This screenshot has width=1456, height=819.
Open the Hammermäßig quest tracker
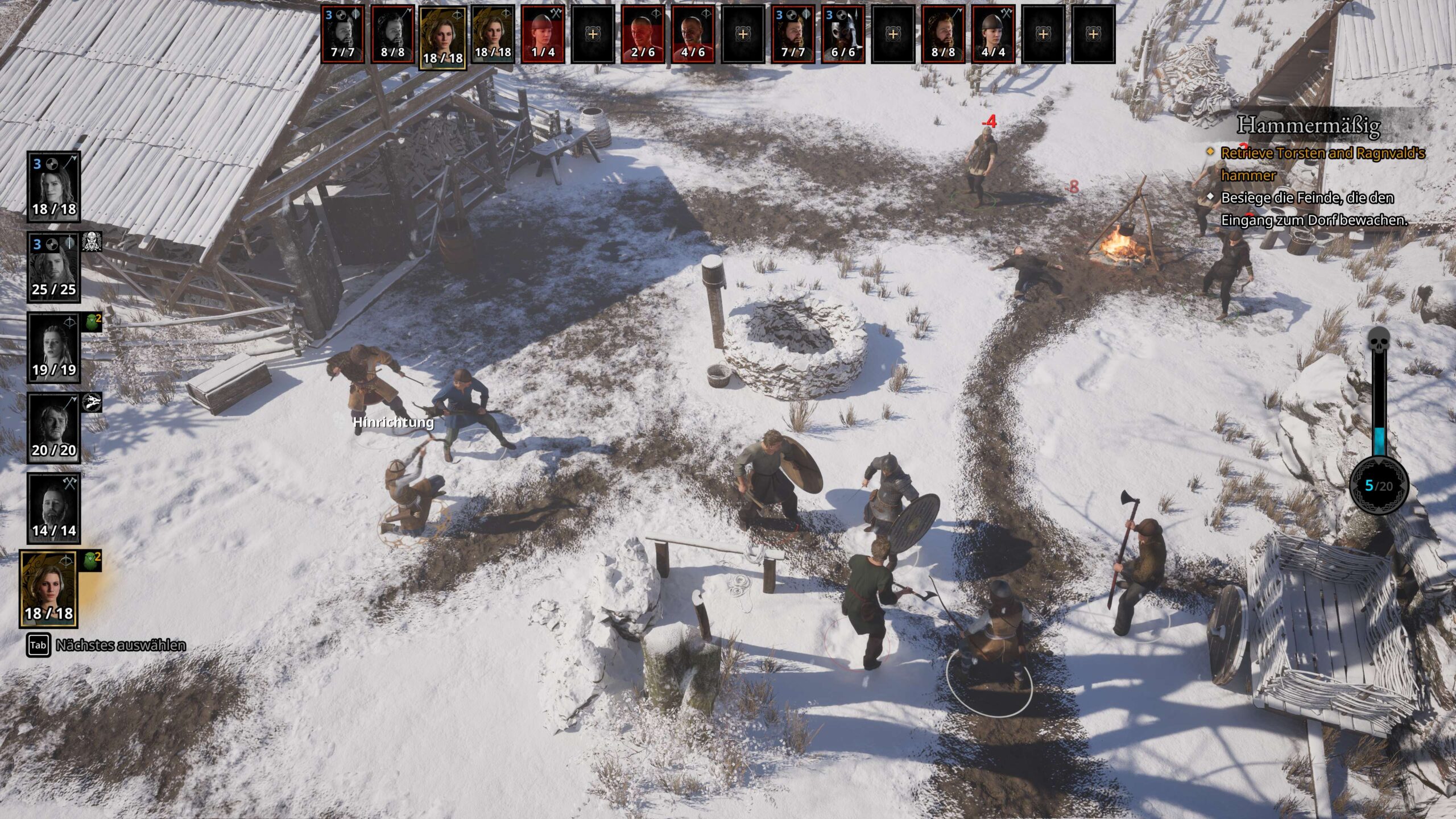[1308, 125]
